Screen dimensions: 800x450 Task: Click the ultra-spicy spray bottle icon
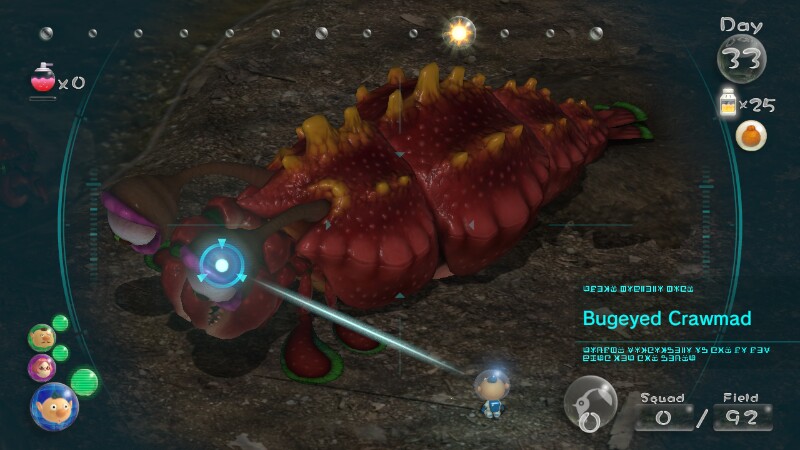tap(42, 78)
